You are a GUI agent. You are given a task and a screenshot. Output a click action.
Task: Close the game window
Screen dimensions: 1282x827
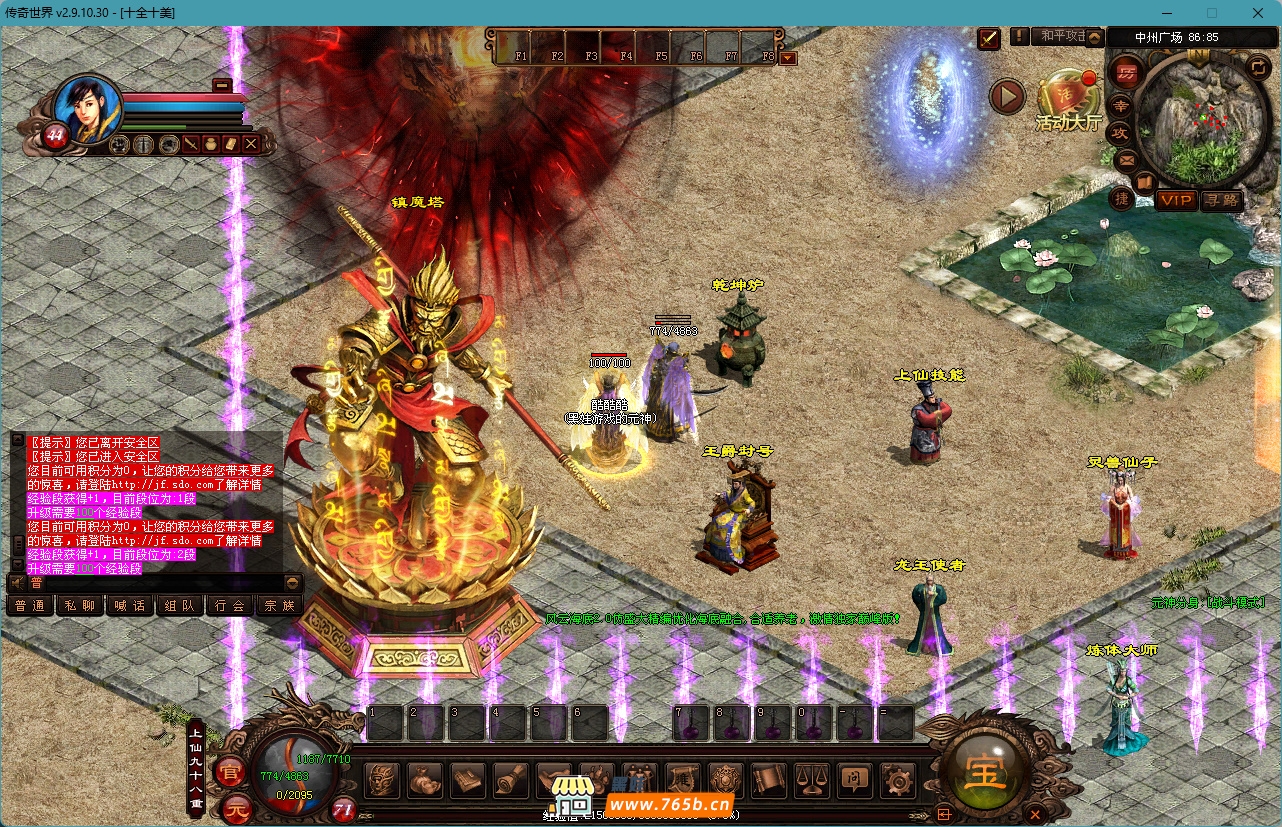(x=1257, y=13)
